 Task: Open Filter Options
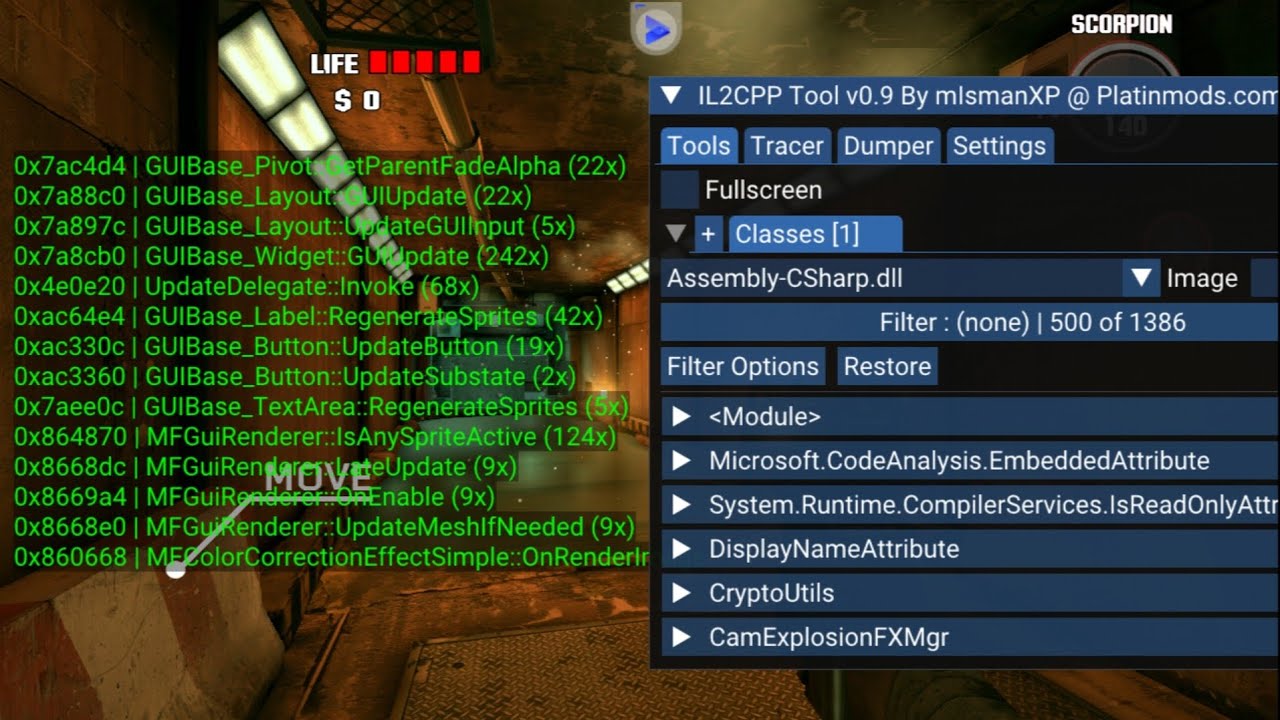(743, 366)
